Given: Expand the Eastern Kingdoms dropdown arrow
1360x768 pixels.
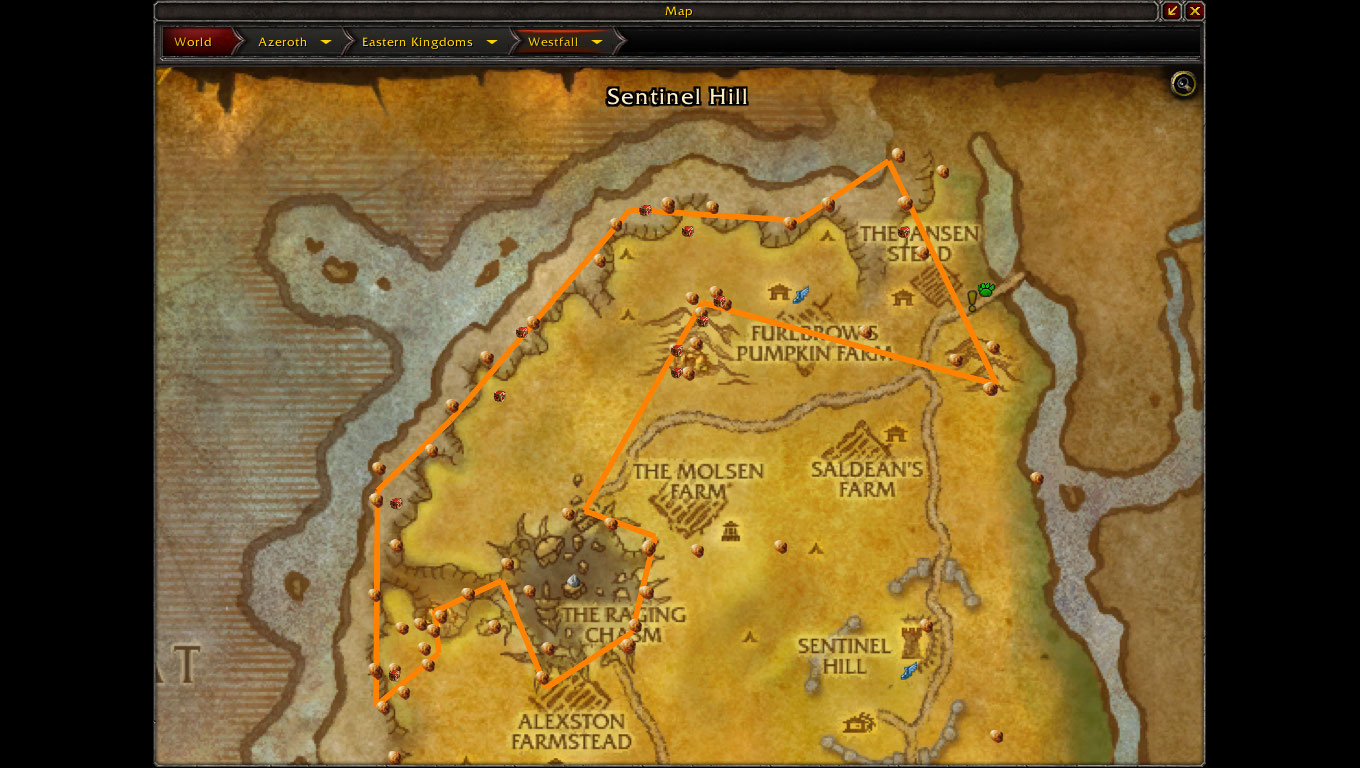Looking at the screenshot, I should (492, 42).
